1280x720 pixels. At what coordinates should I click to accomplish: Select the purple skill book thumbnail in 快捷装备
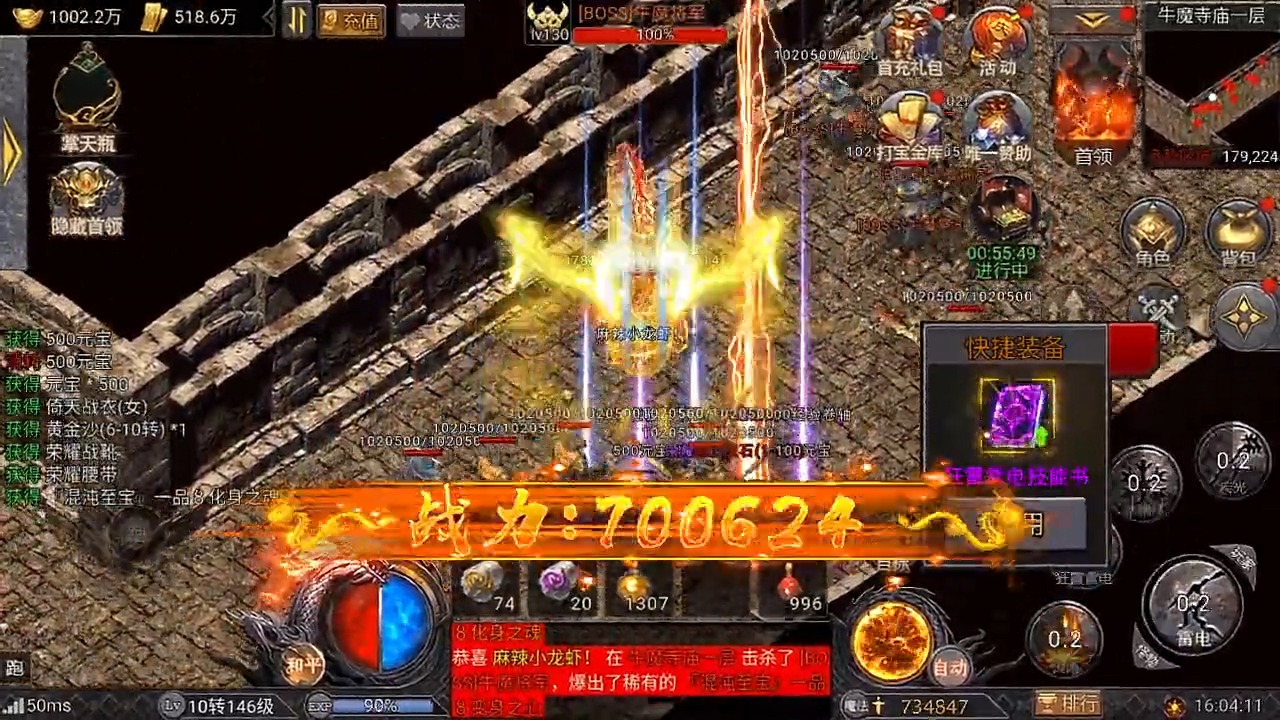1017,413
